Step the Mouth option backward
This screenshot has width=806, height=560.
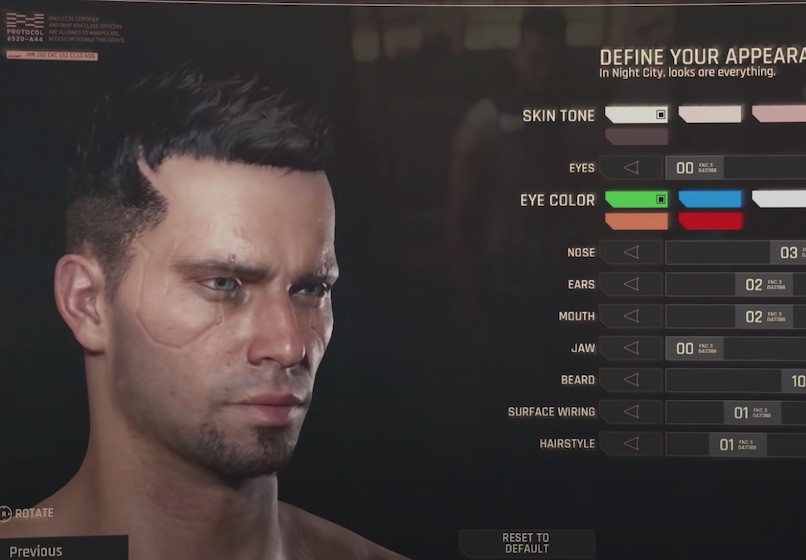[631, 317]
